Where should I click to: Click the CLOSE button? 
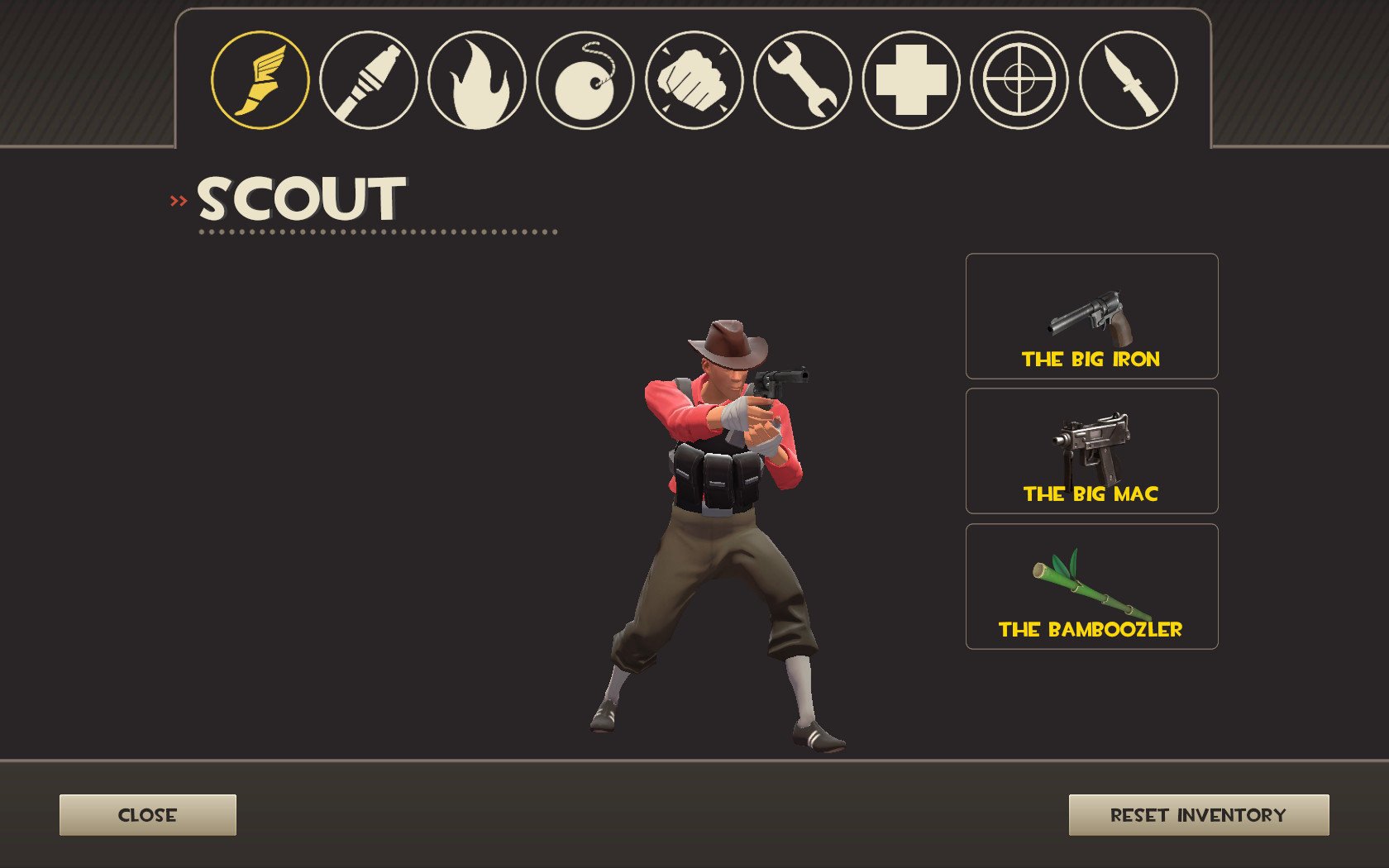[x=147, y=814]
